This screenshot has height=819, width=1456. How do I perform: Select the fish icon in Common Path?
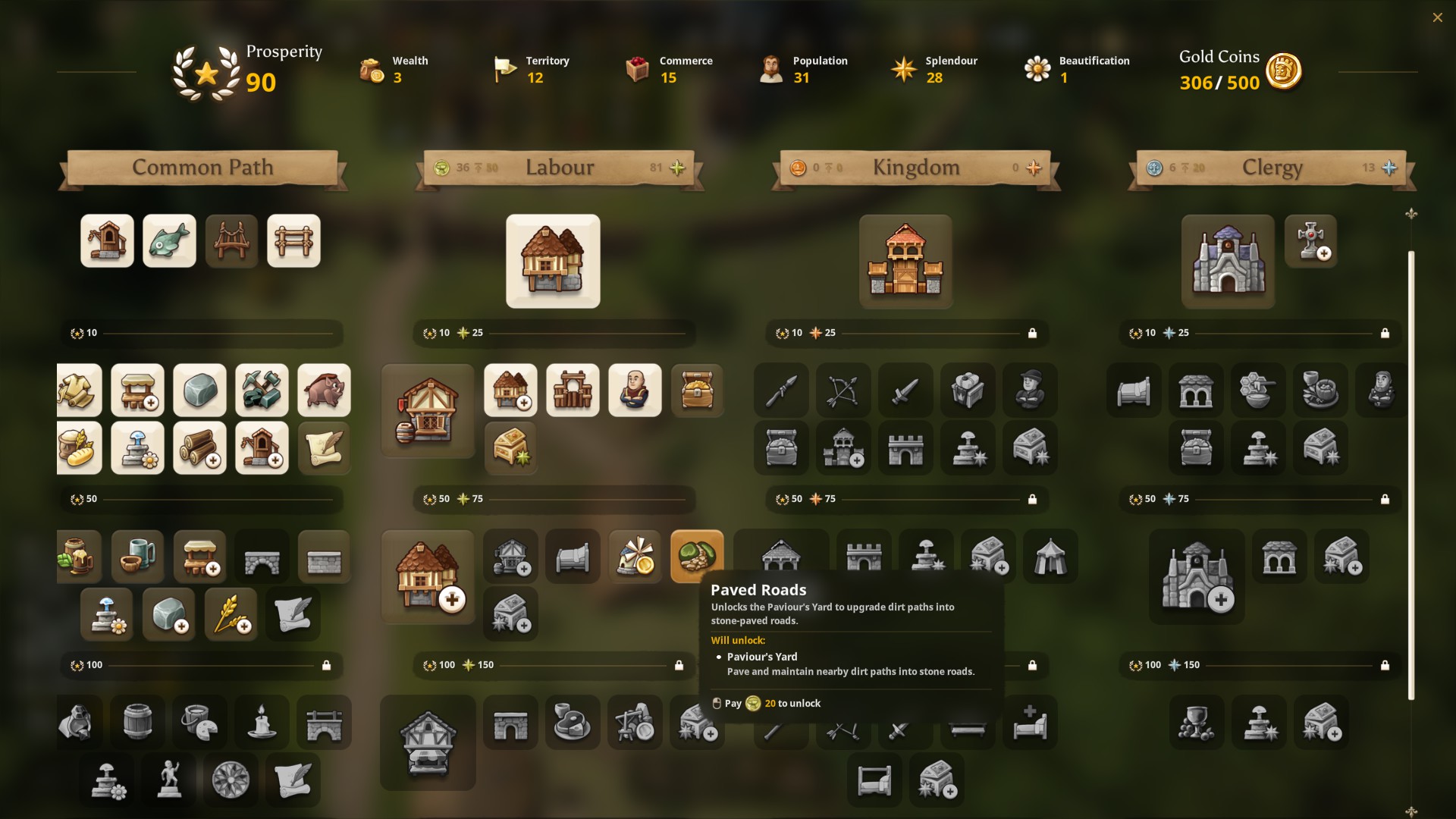click(169, 241)
